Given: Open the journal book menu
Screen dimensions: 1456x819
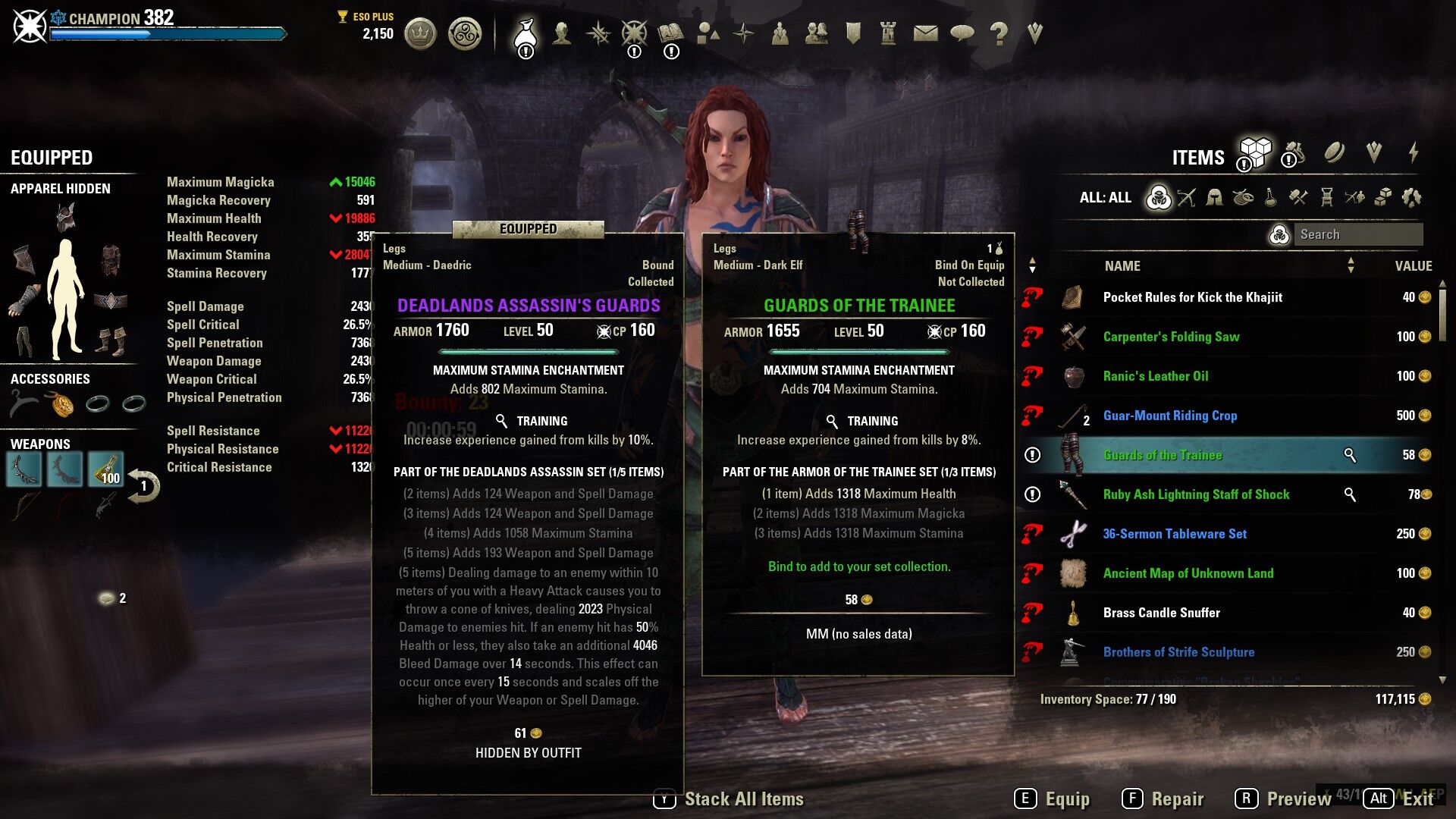Looking at the screenshot, I should (670, 33).
